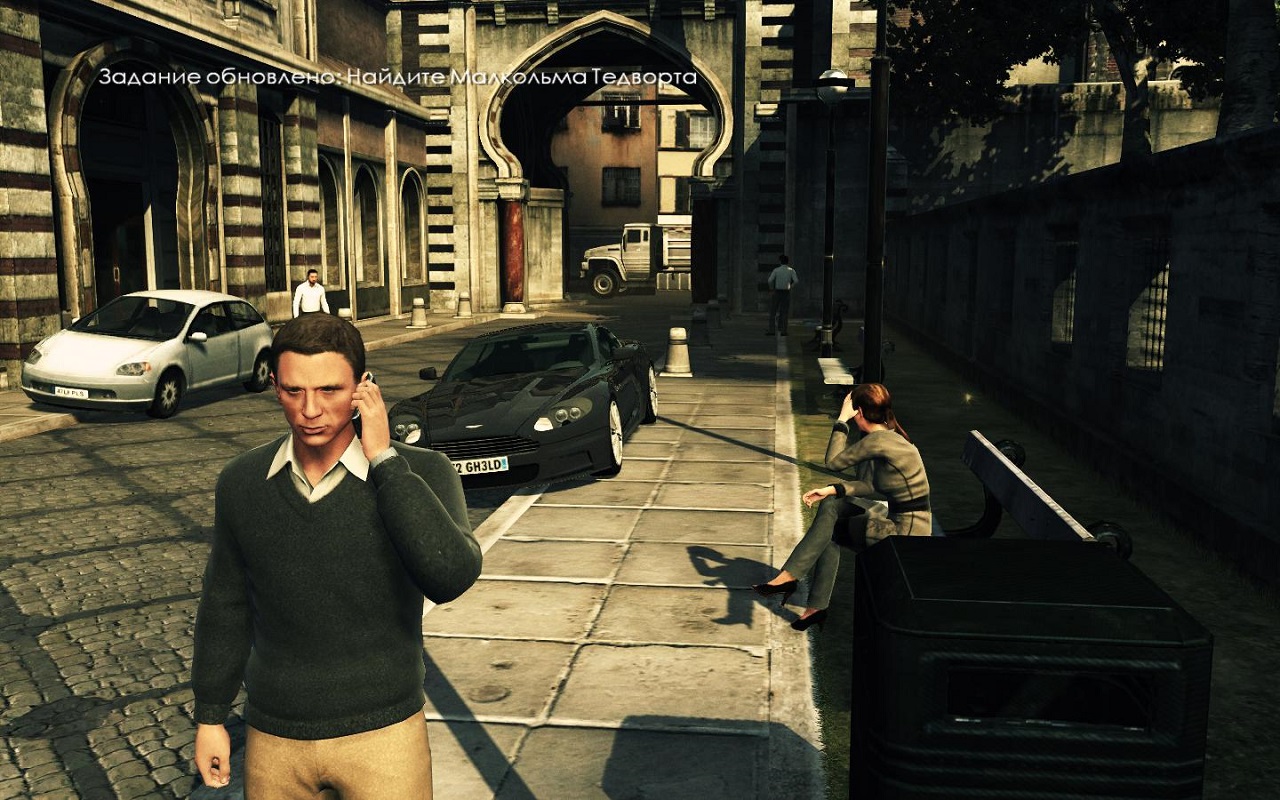Screen dimensions: 1280x800
Task: Click the mission update objective text
Action: click(x=397, y=77)
